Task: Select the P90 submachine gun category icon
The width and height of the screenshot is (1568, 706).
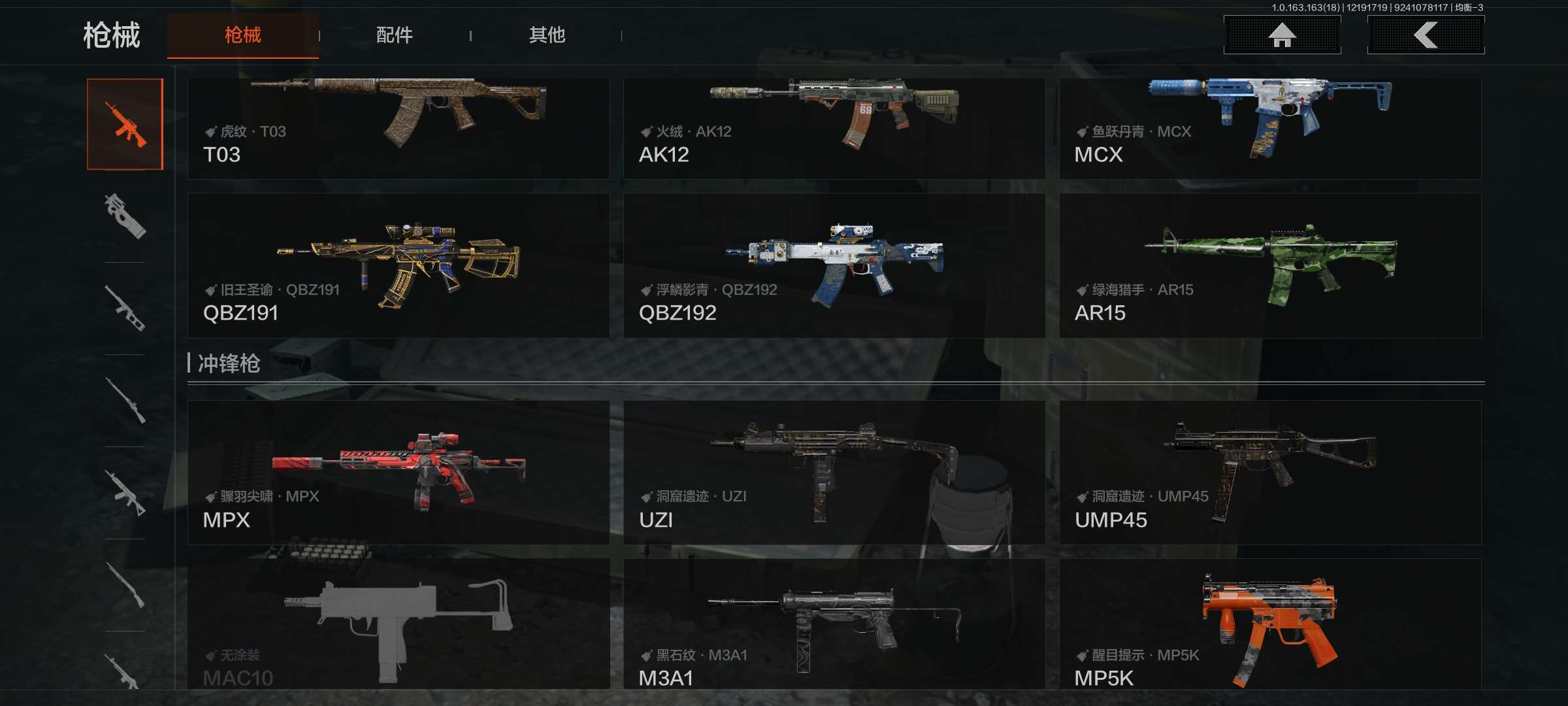Action: tap(125, 216)
